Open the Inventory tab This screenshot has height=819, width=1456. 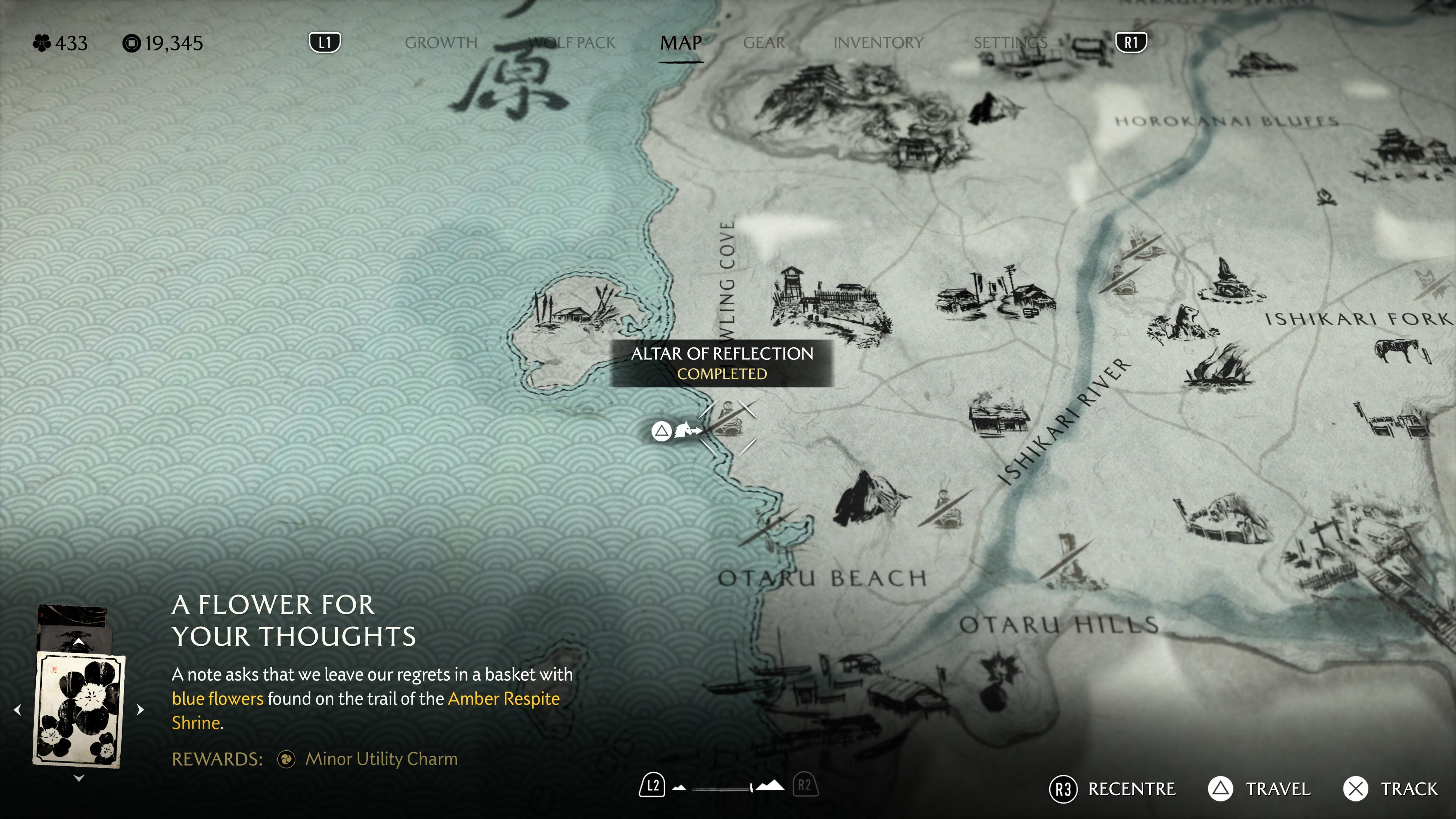(x=878, y=43)
